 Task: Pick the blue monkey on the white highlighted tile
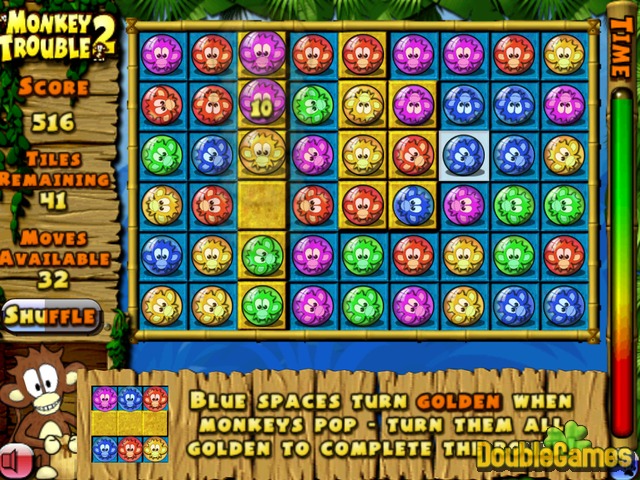463,155
